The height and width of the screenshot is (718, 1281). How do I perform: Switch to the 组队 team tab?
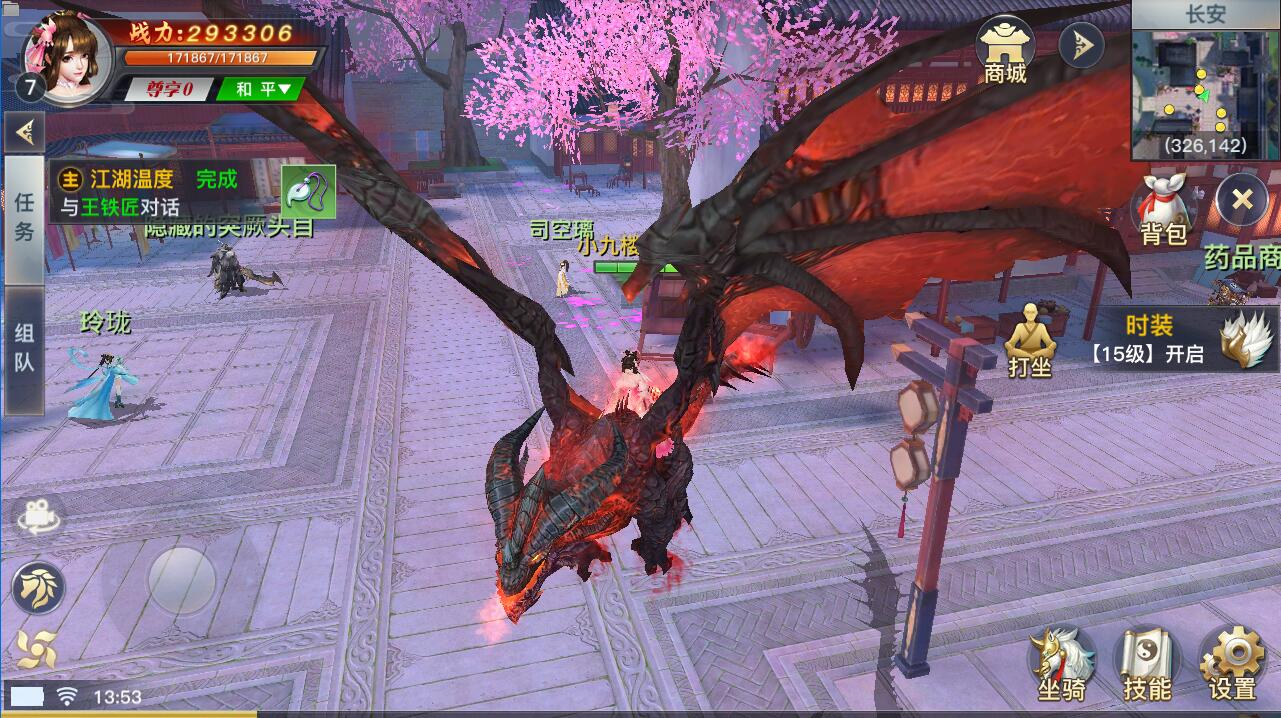tap(24, 348)
